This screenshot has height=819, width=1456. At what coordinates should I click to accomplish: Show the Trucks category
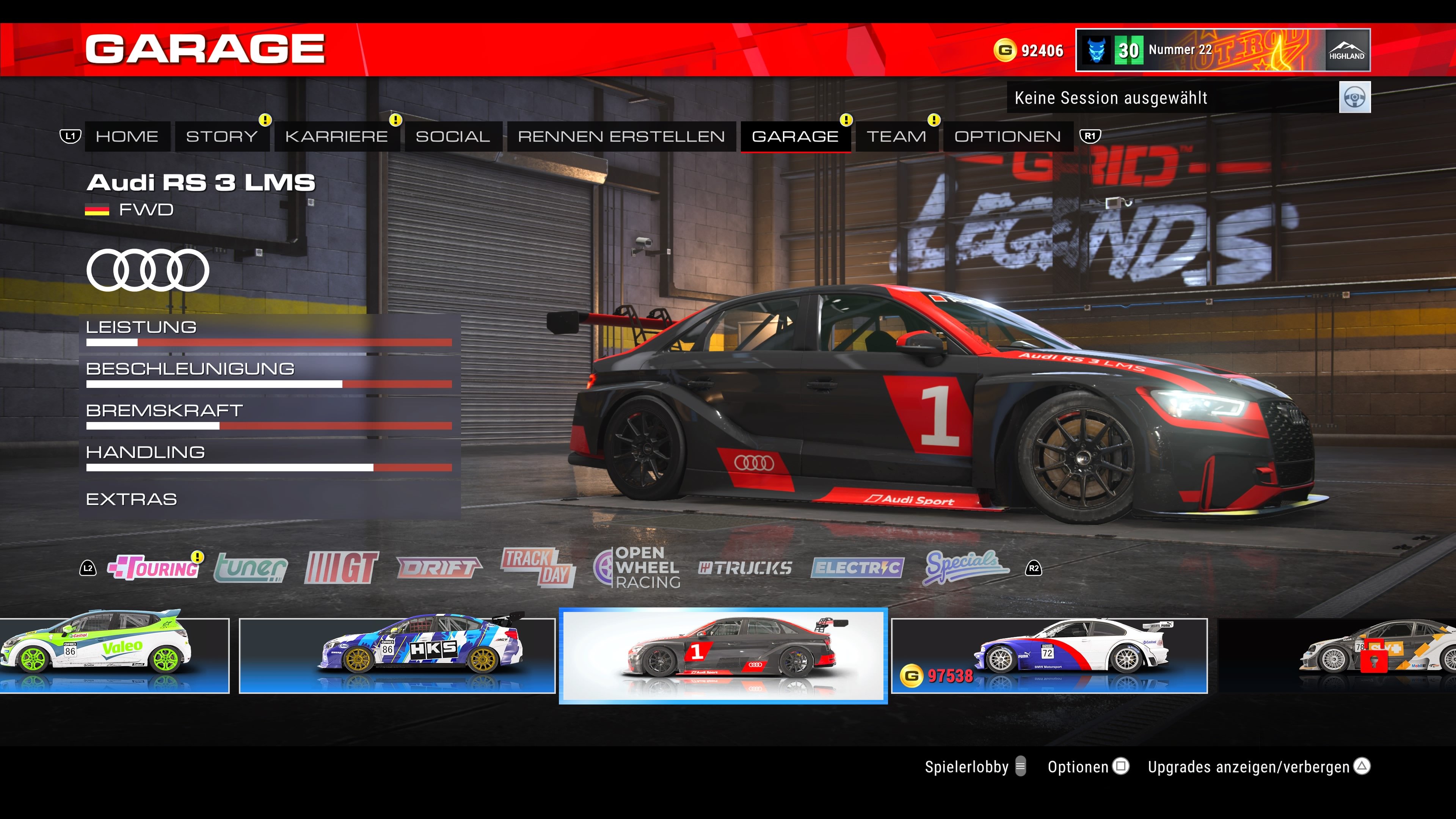click(x=745, y=568)
